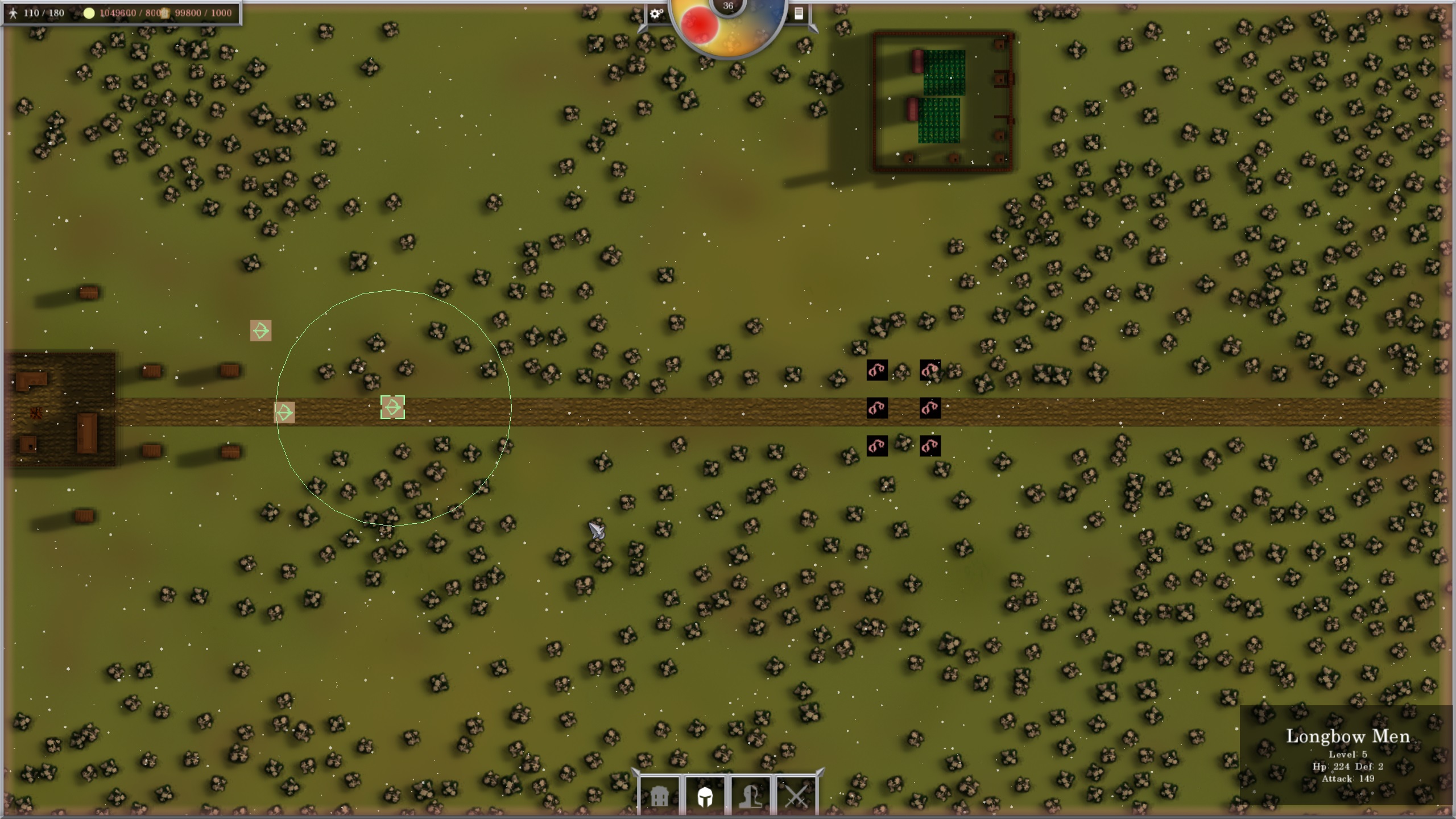Image resolution: width=1456 pixels, height=819 pixels.
Task: Open the buildings tab with house icon
Action: (x=659, y=796)
